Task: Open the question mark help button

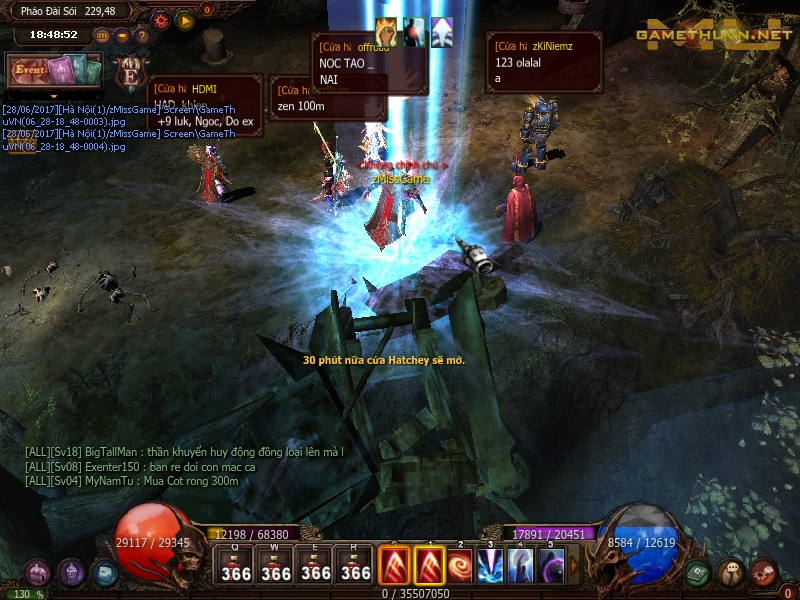Action: 142,35
